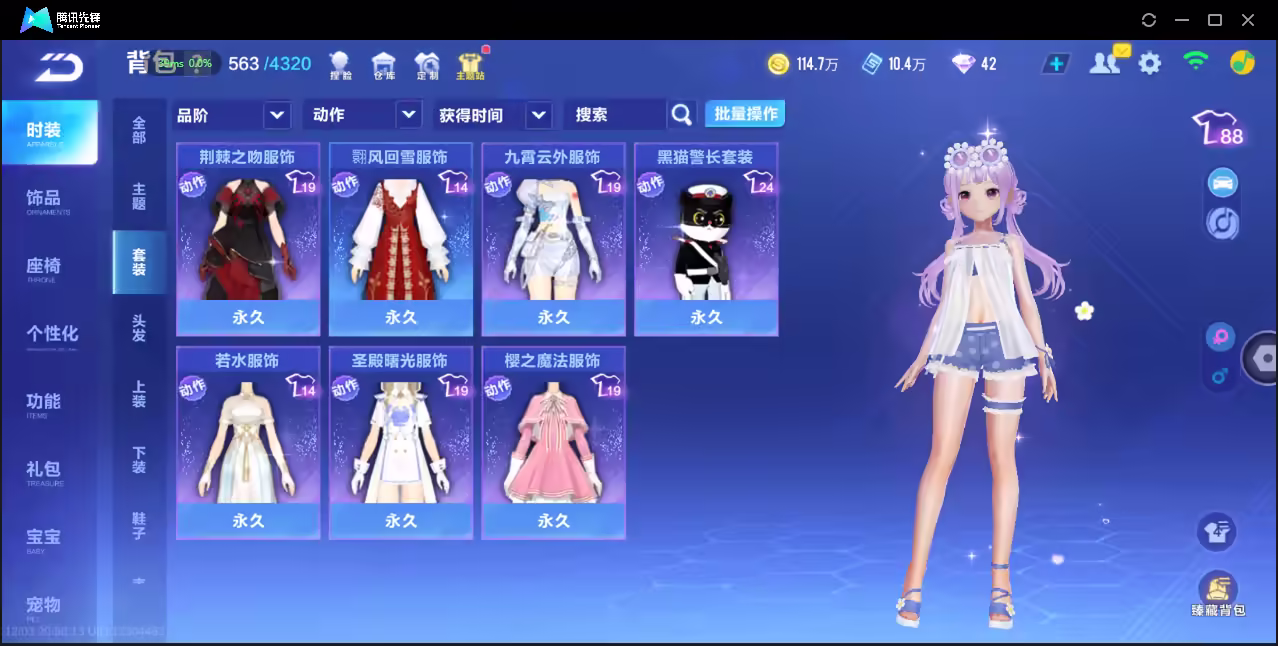Tap the 批量操作 button
This screenshot has height=646, width=1278.
745,114
